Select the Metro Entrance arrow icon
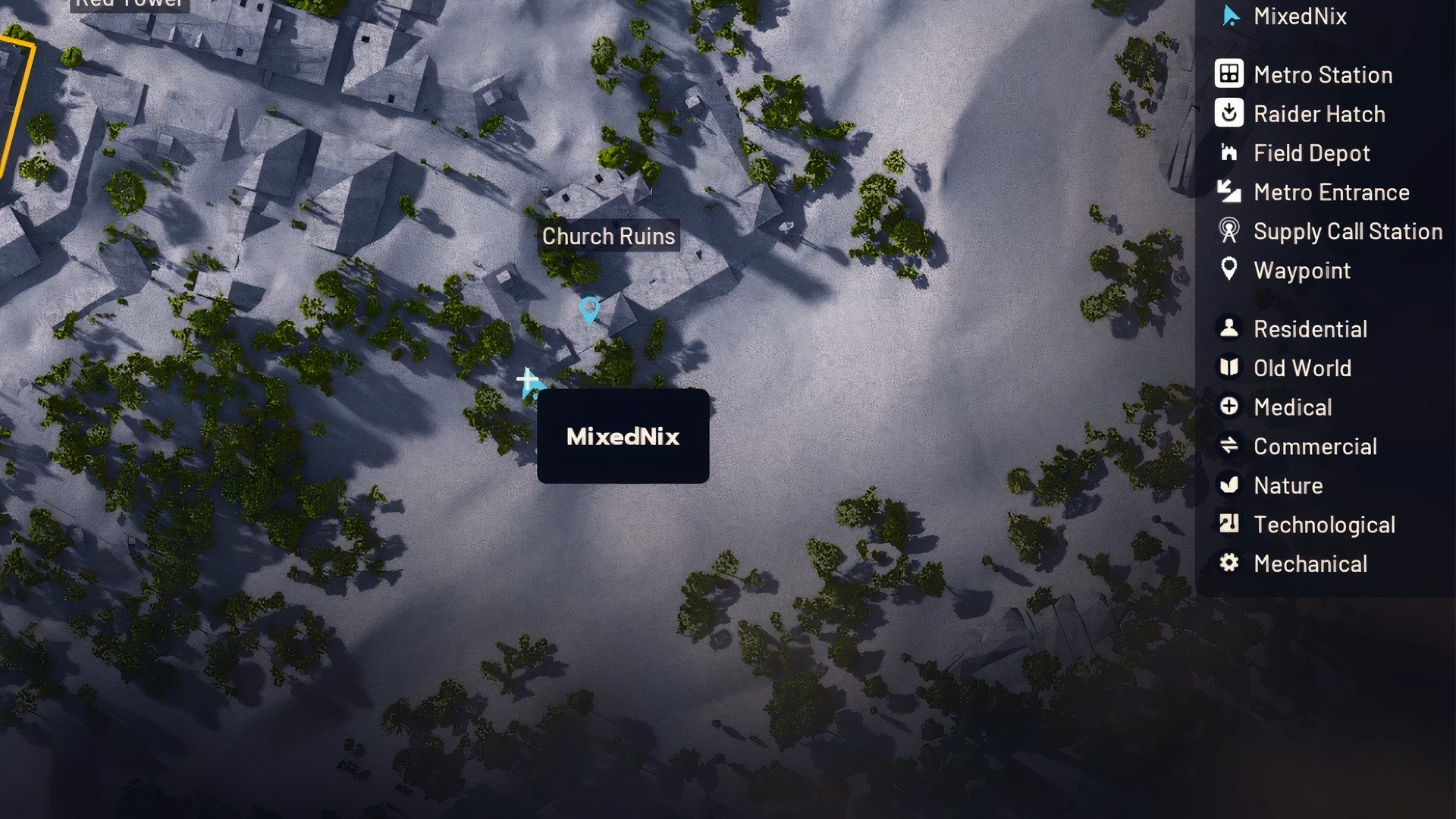1456x819 pixels. pos(1228,192)
